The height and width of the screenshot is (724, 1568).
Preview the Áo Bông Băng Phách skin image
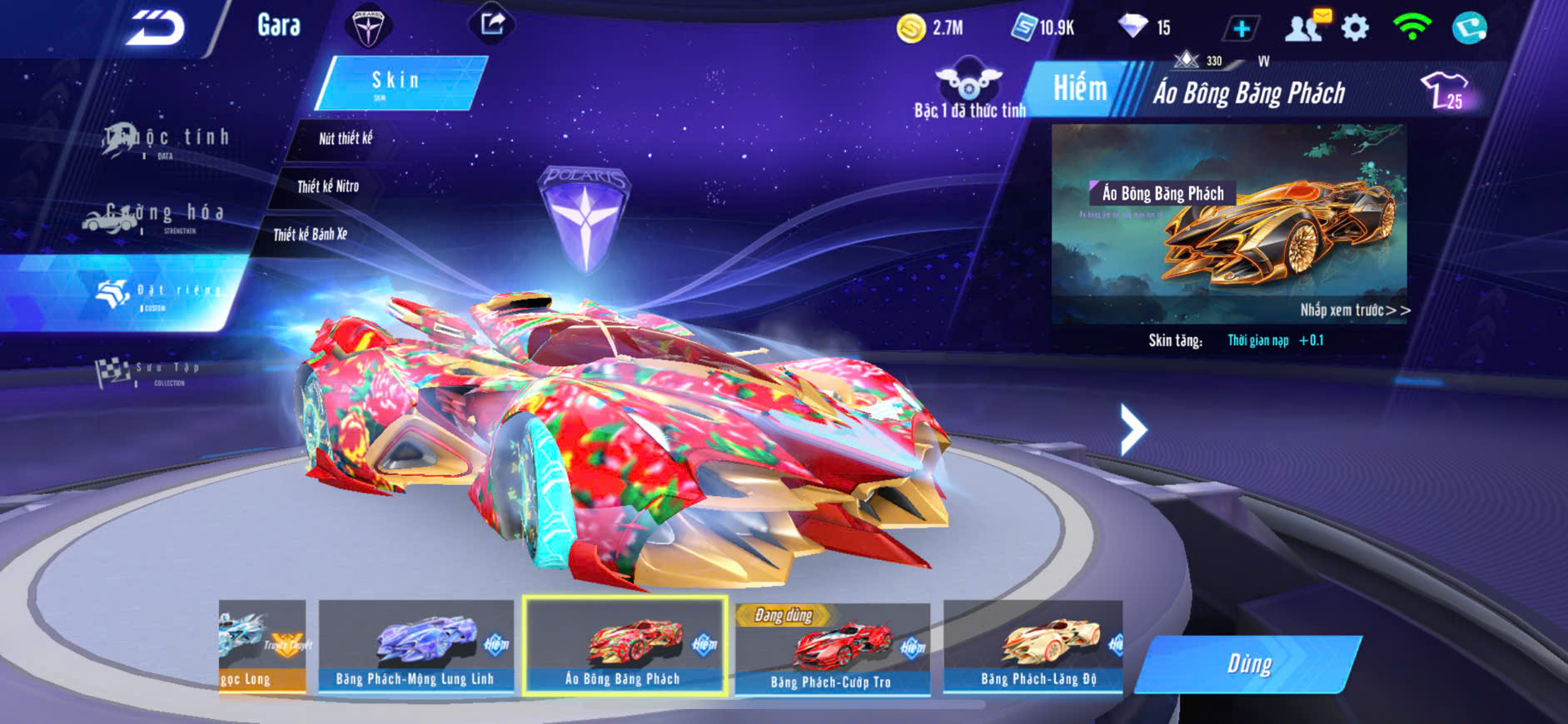coord(1229,223)
